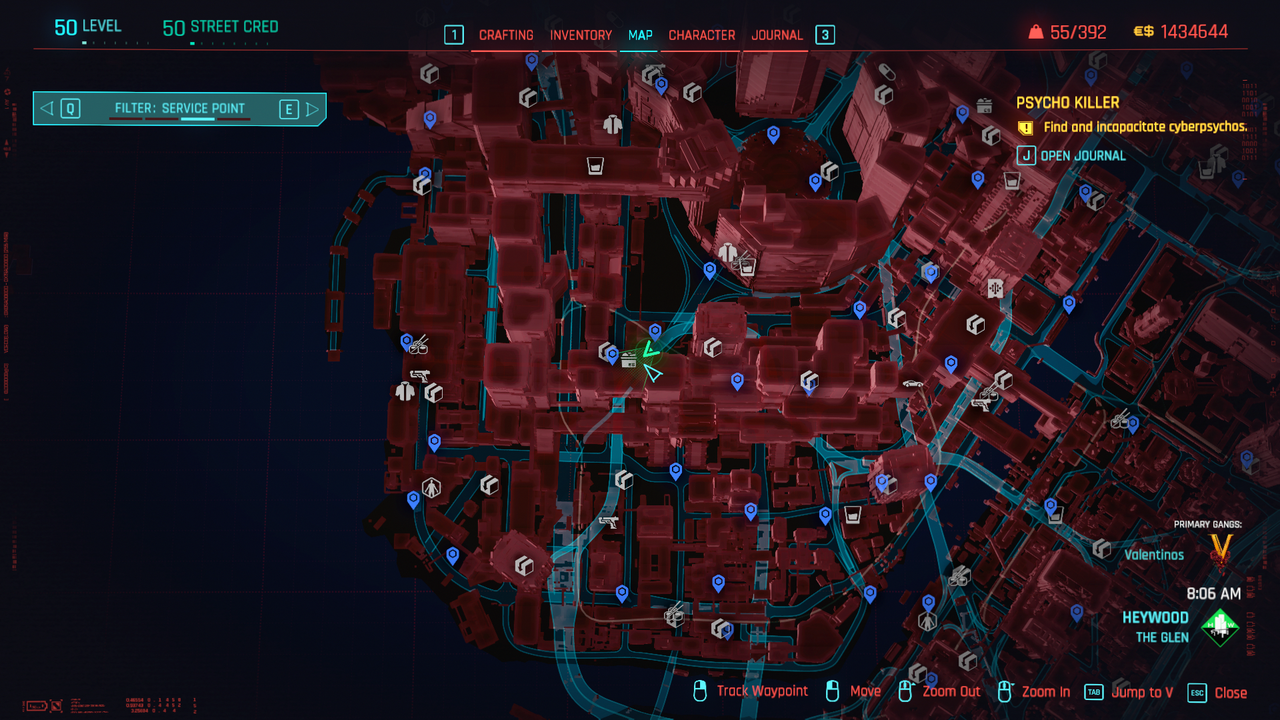
Task: Click the car vehicle map marker
Action: [912, 383]
